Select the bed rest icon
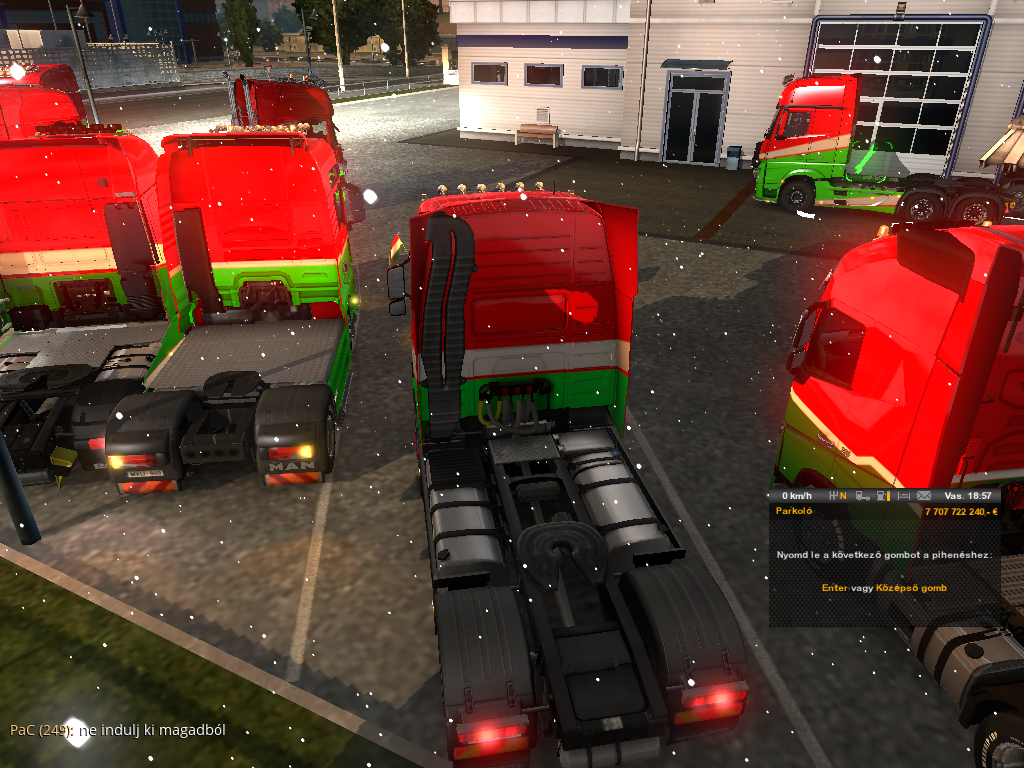Image resolution: width=1024 pixels, height=768 pixels. click(x=903, y=496)
